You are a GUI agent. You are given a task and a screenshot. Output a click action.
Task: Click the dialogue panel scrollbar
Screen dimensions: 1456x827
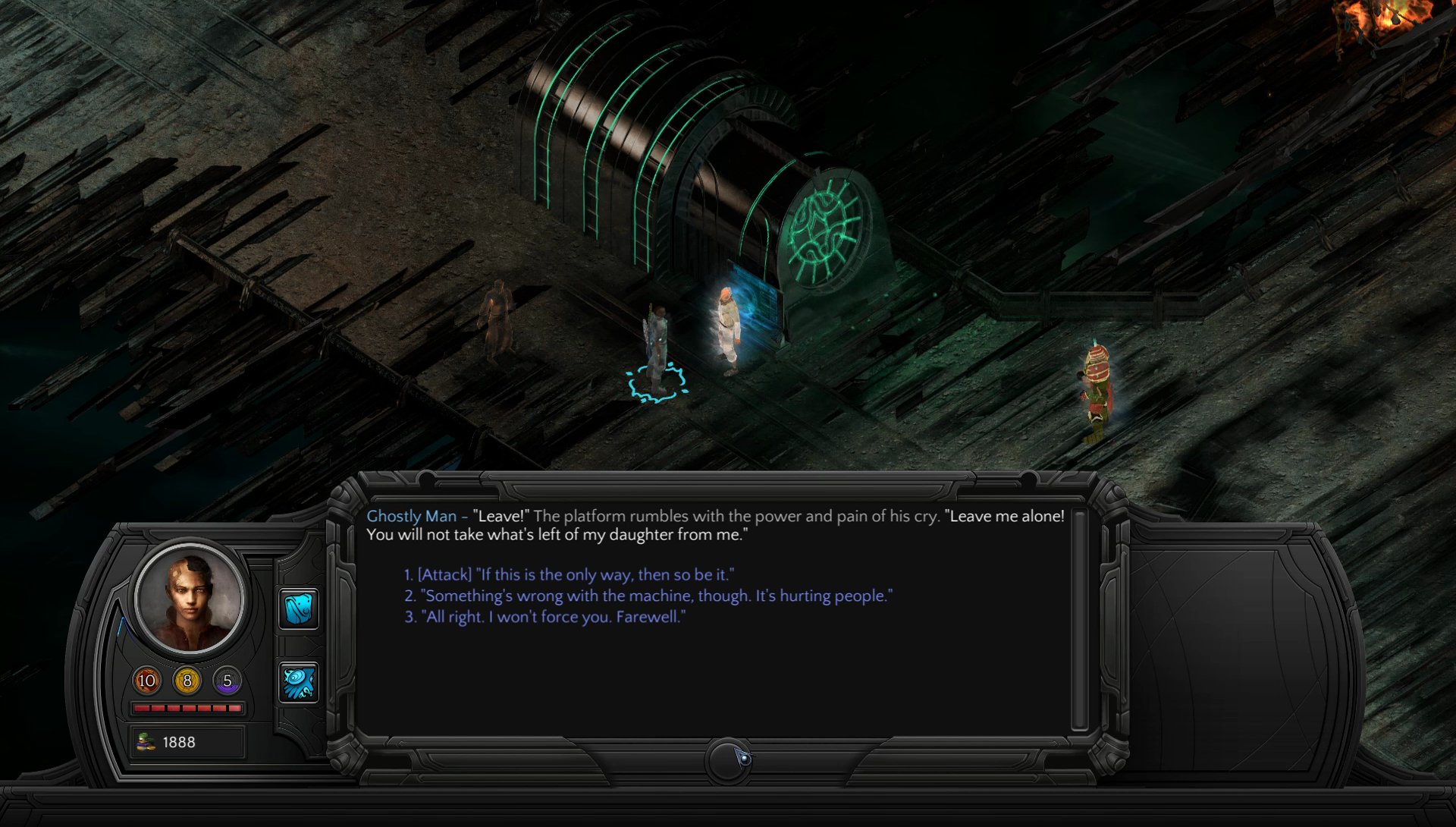[1079, 618]
